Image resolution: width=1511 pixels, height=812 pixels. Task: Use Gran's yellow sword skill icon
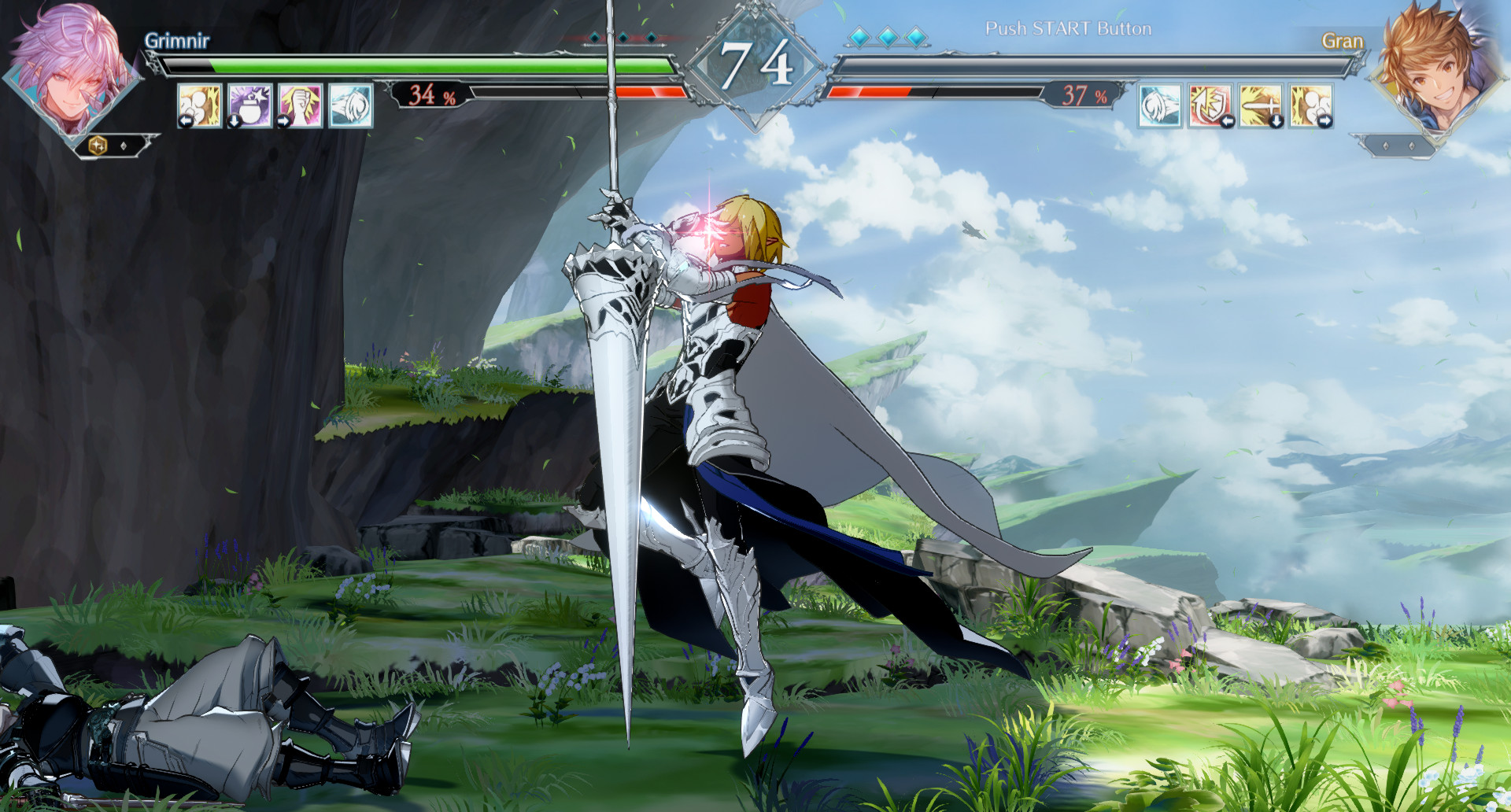point(1261,105)
